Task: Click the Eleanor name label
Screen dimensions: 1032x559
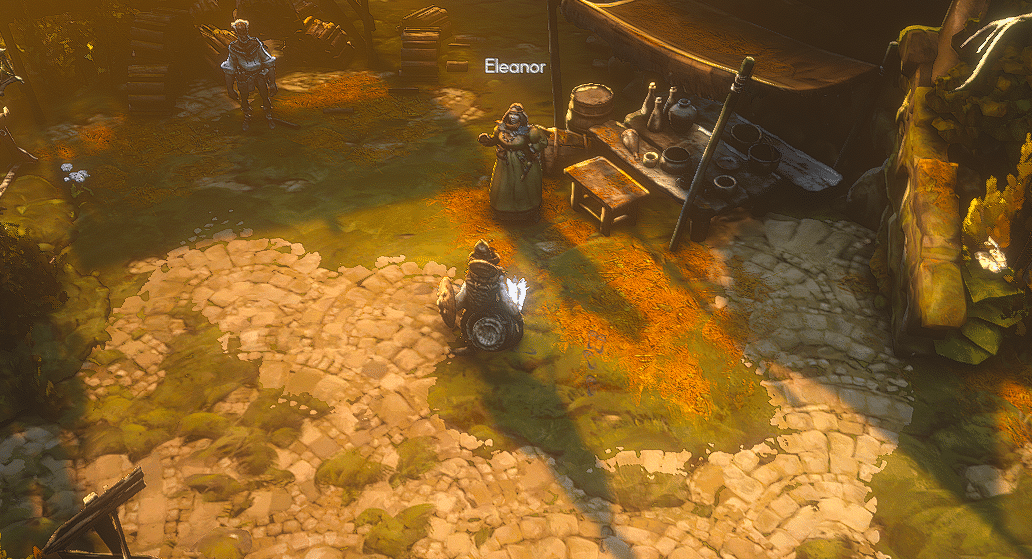Action: 515,67
